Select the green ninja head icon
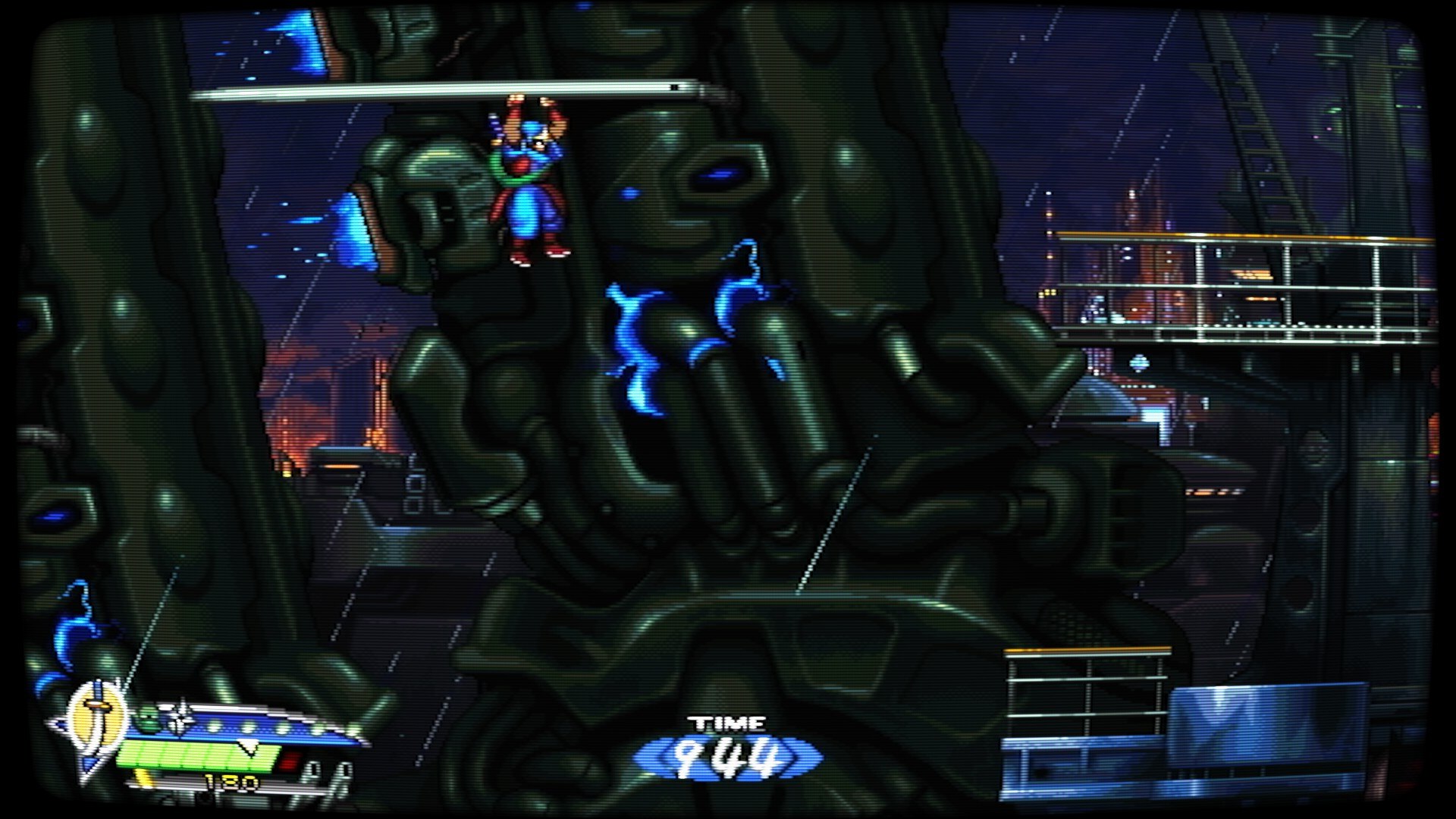Screen dimensions: 1456x819 point(149,717)
